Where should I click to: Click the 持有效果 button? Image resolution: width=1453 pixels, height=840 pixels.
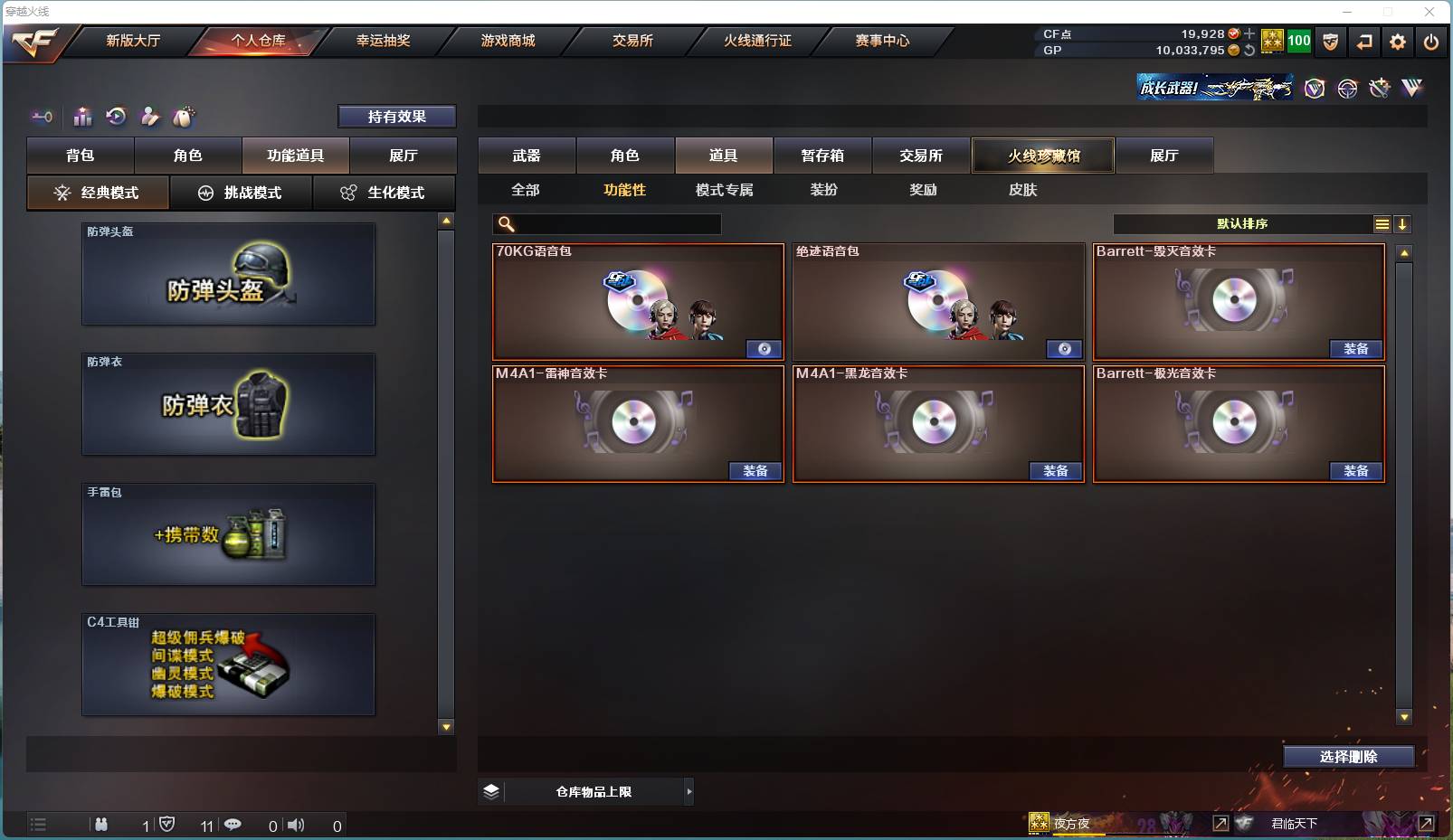click(x=396, y=116)
